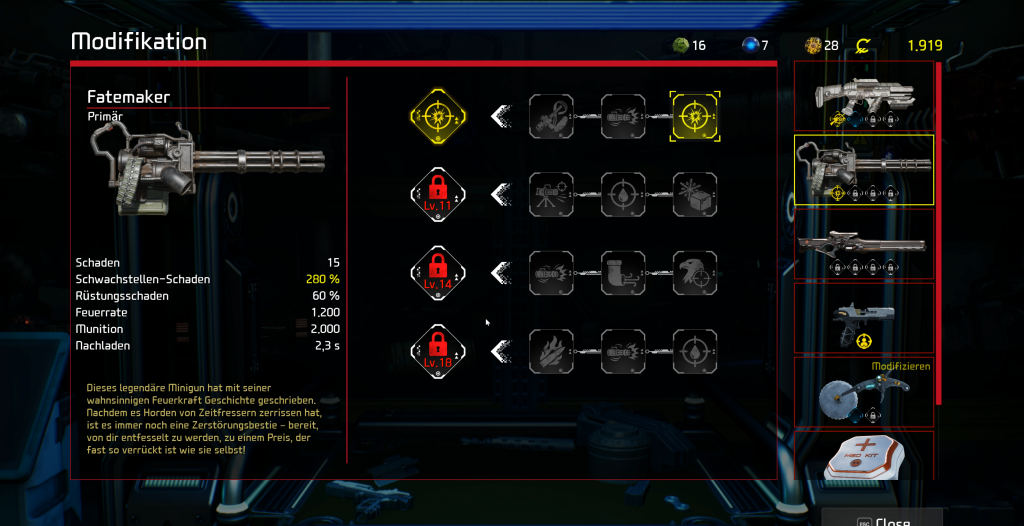This screenshot has width=1024, height=526.
Task: Click the locked Lv.14 mod slot
Action: [x=439, y=272]
